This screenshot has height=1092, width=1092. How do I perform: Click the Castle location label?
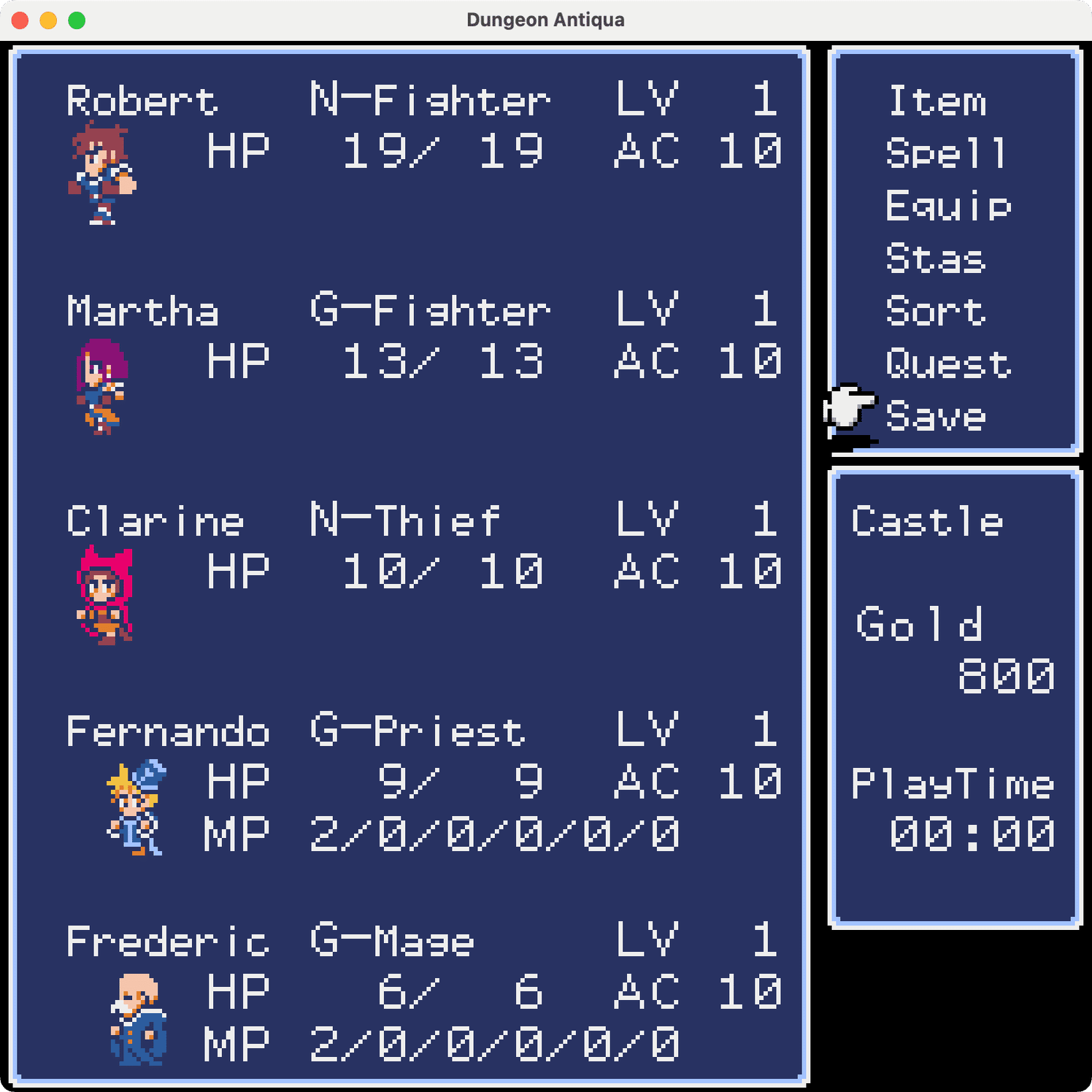[x=928, y=520]
